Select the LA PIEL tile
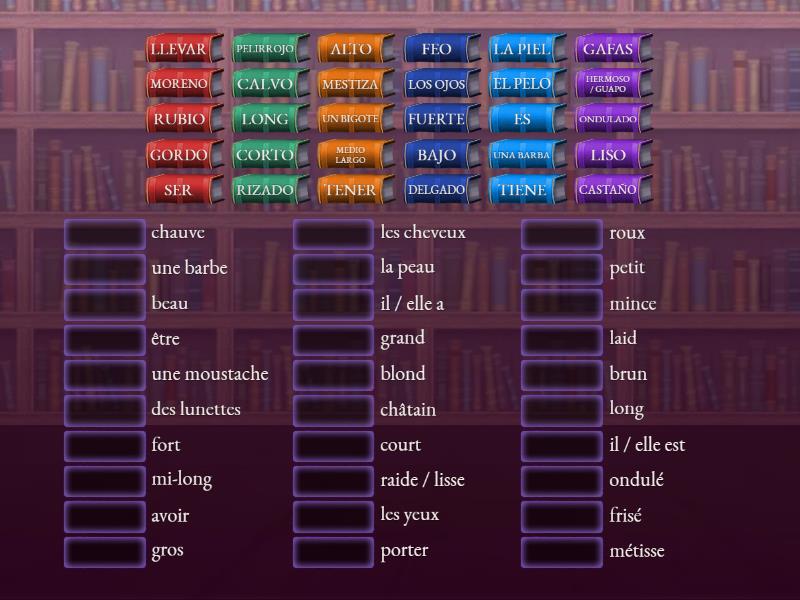 522,49
